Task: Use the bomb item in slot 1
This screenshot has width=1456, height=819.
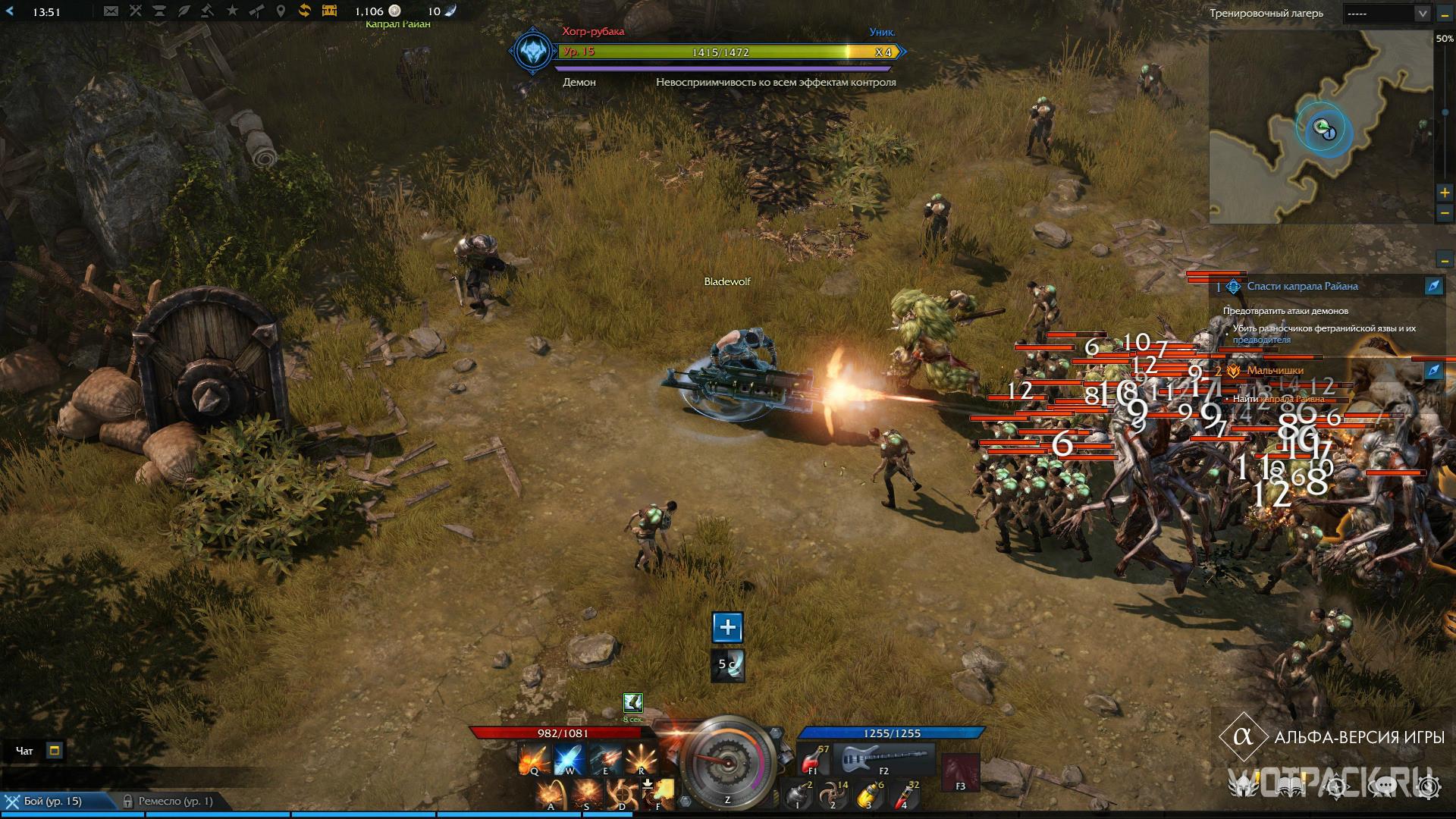Action: click(798, 793)
